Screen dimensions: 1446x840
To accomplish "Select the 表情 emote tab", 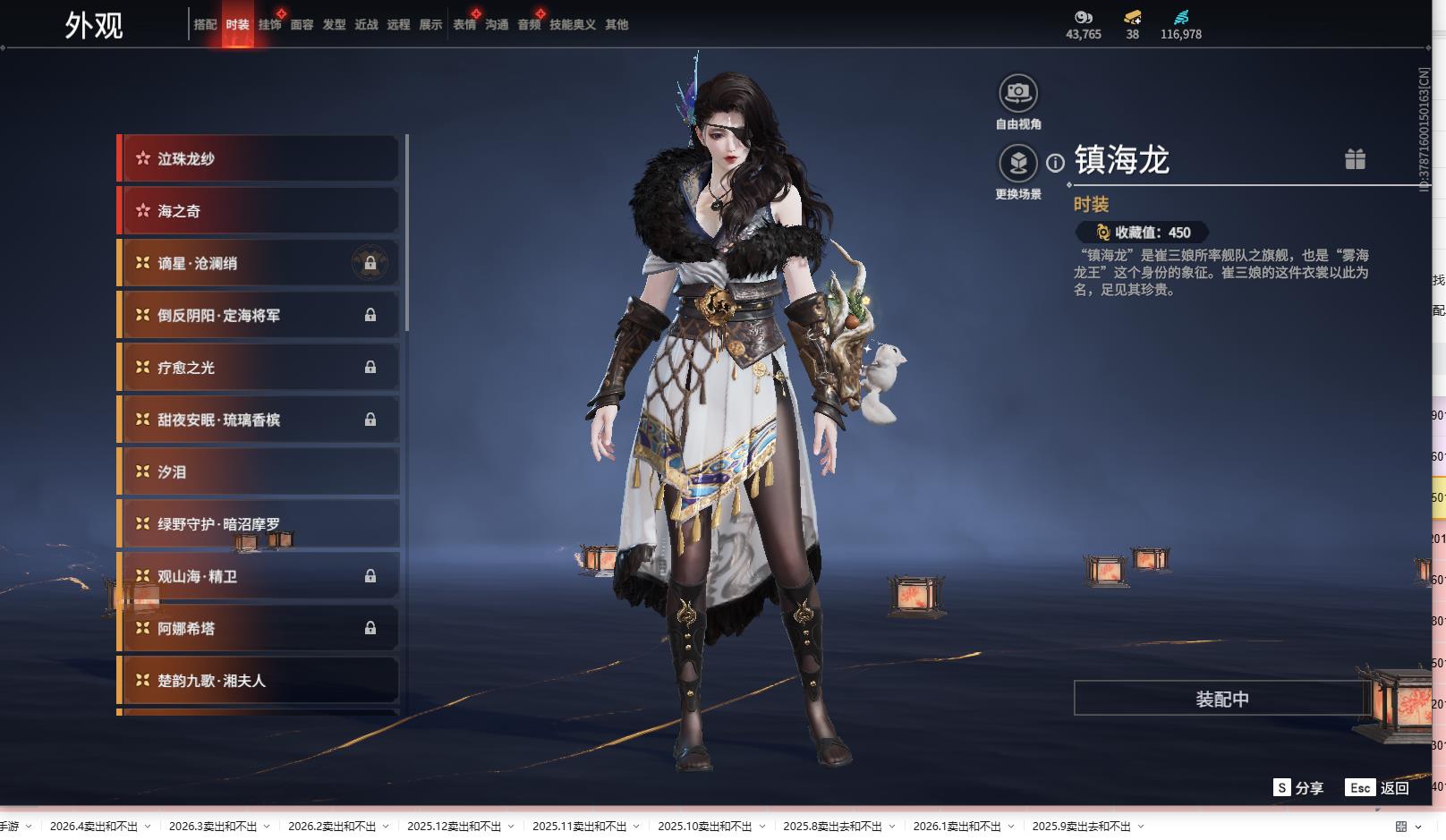I will pos(464,25).
